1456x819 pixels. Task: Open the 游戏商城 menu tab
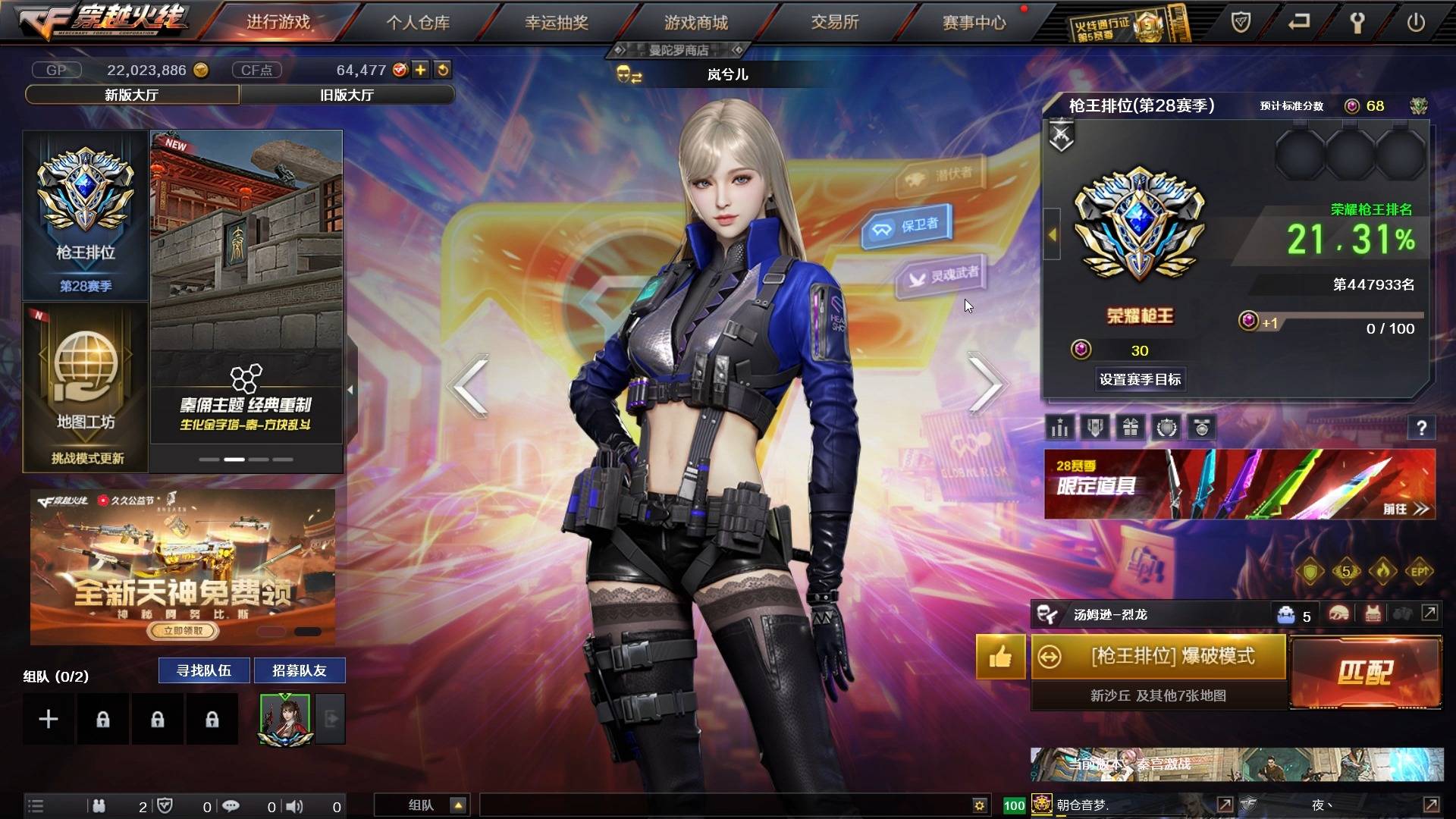695,22
